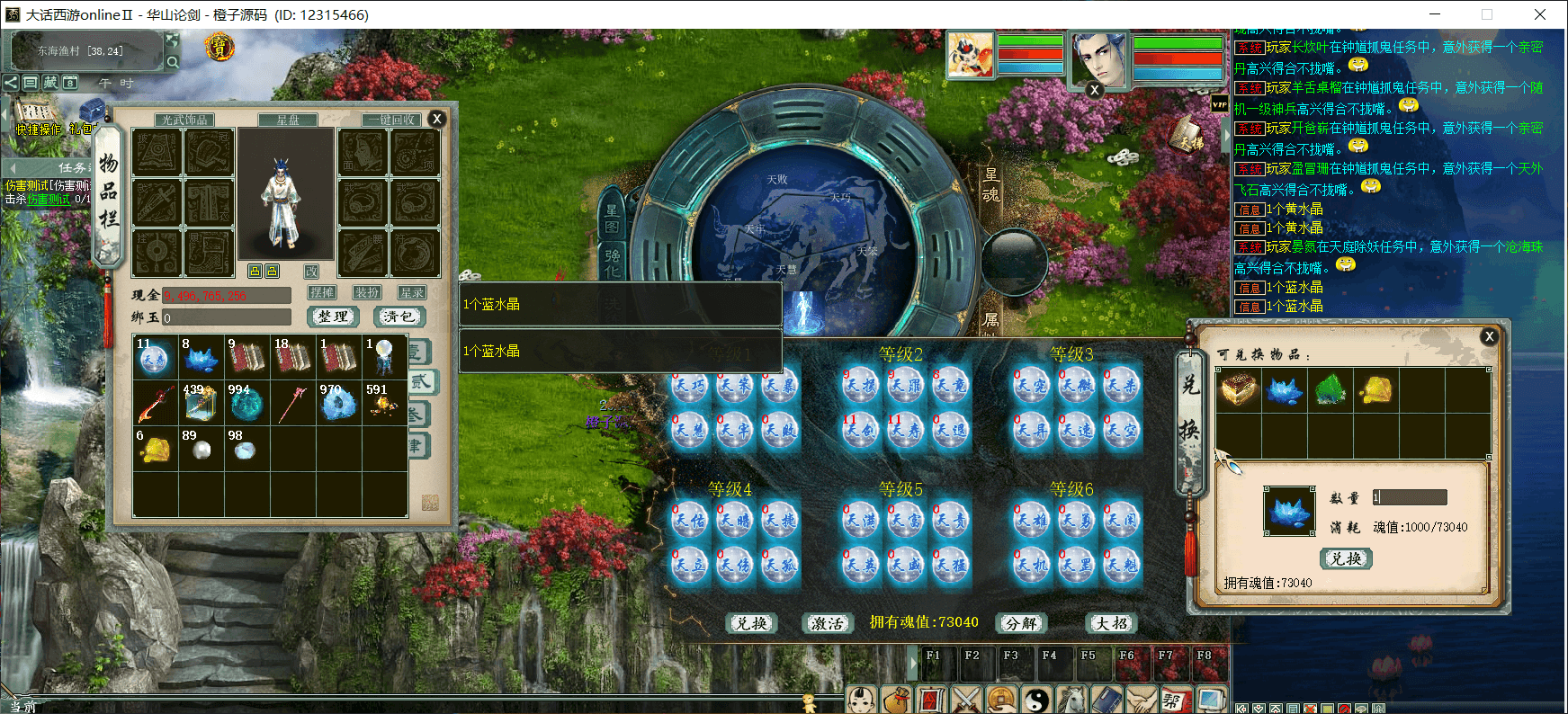
Task: Click the 一键回收 recycle button
Action: pyautogui.click(x=392, y=120)
